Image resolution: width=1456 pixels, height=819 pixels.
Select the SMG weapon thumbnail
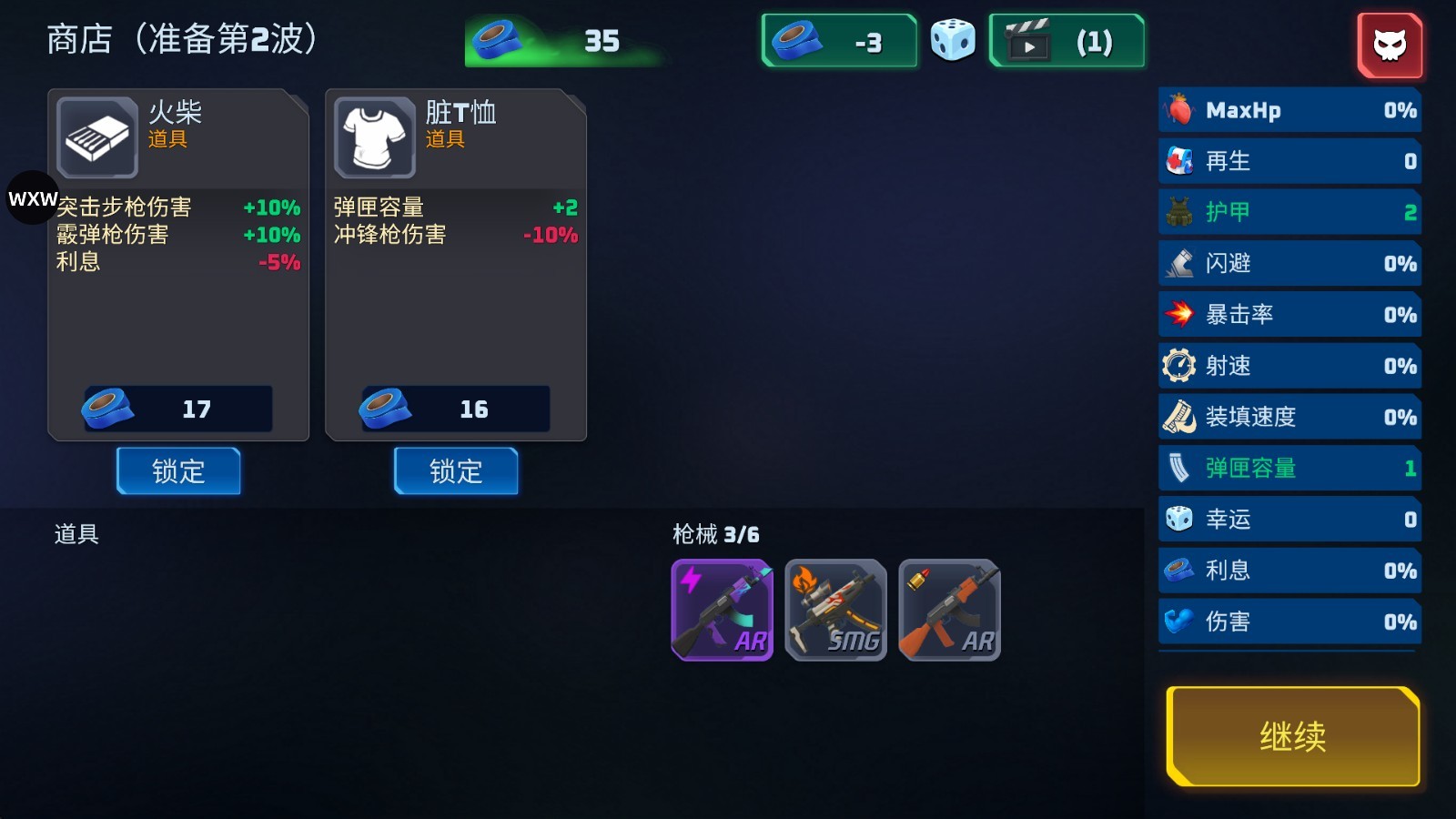pos(835,610)
